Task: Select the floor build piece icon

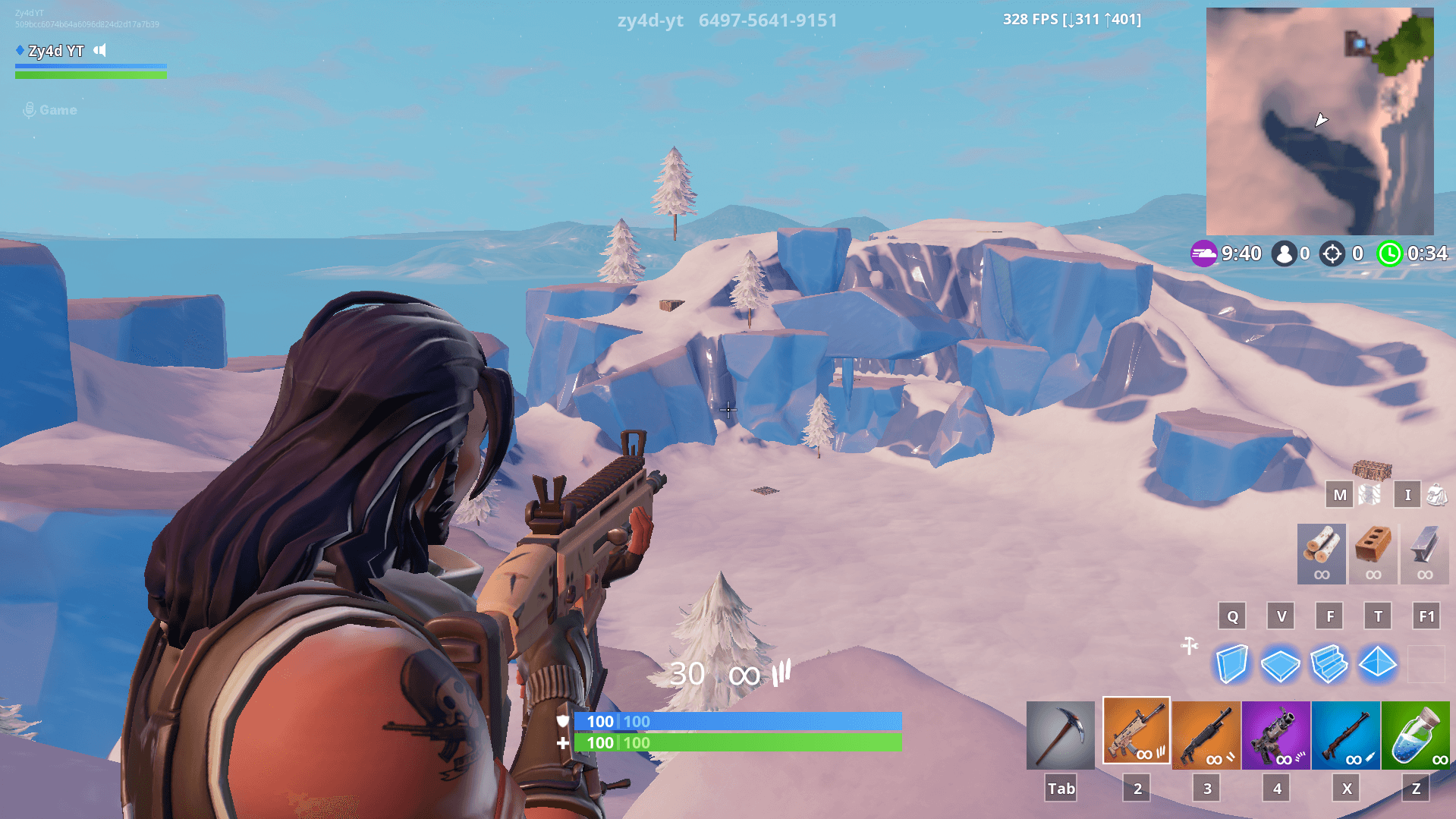Action: pos(1280,664)
